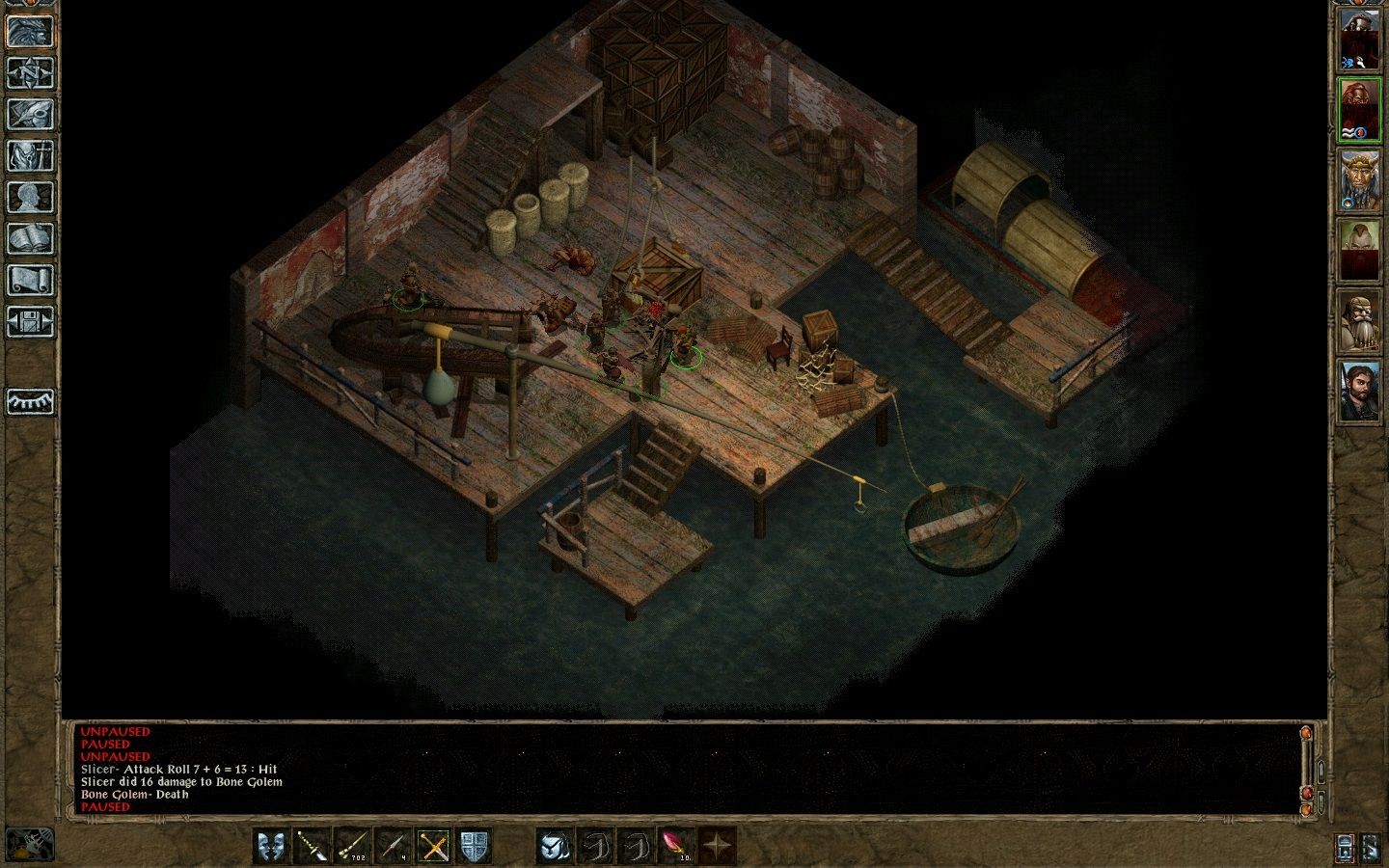Open the inventory screen icon
Viewport: 1389px width, 868px height.
click(30, 155)
